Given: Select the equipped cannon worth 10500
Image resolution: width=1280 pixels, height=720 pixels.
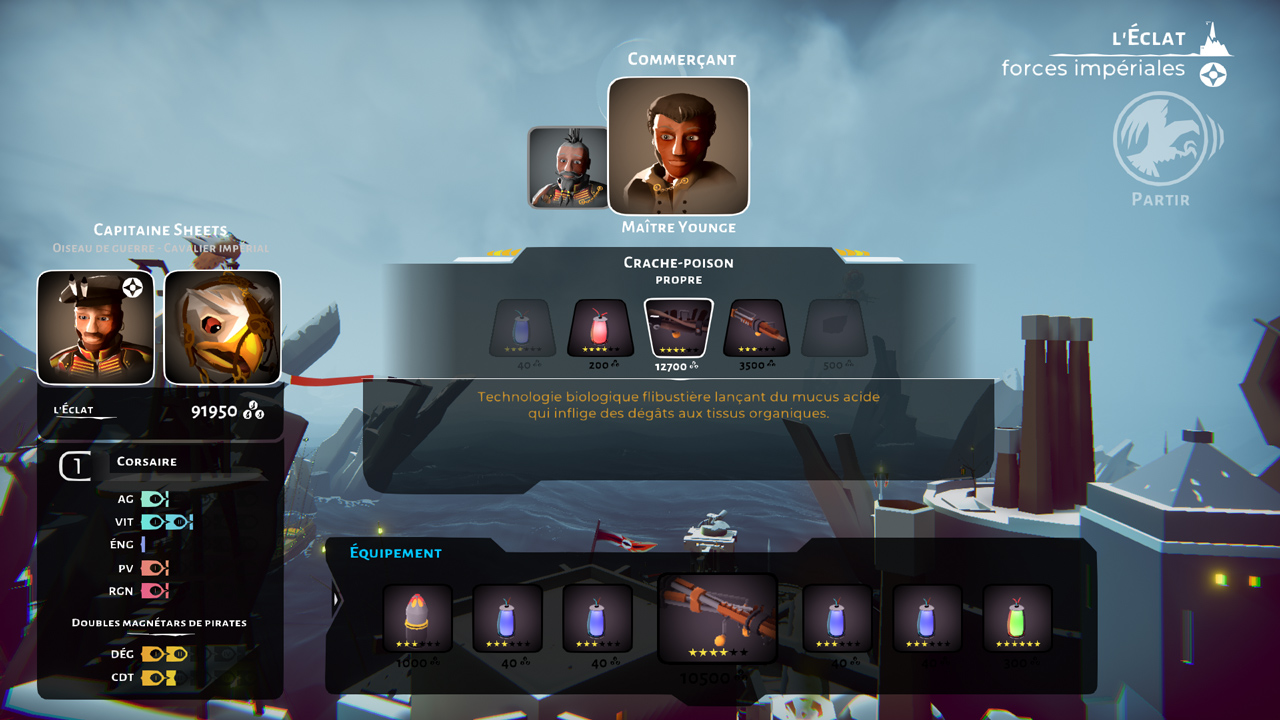Looking at the screenshot, I should (717, 618).
